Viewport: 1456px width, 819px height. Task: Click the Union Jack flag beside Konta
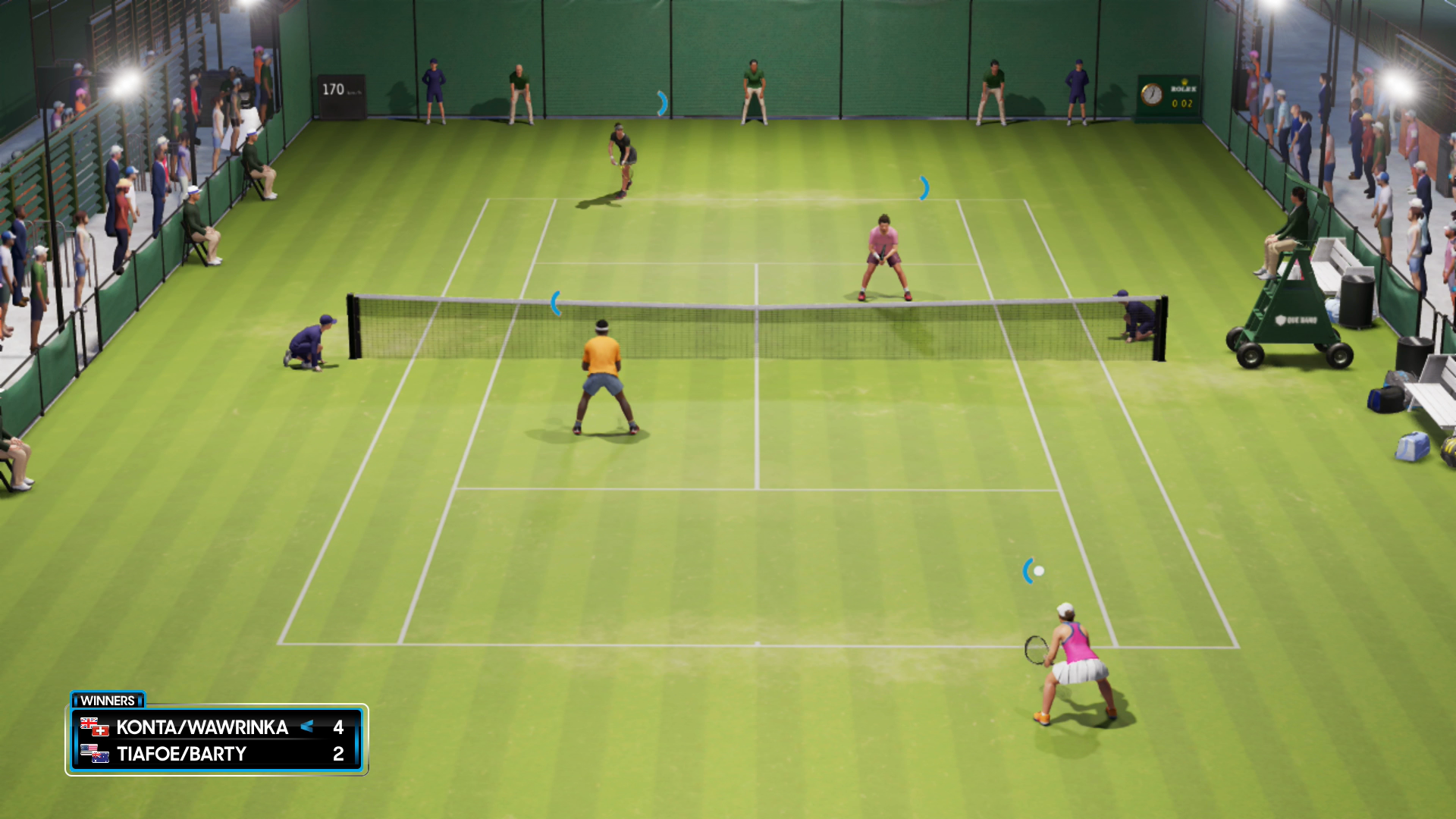point(89,722)
